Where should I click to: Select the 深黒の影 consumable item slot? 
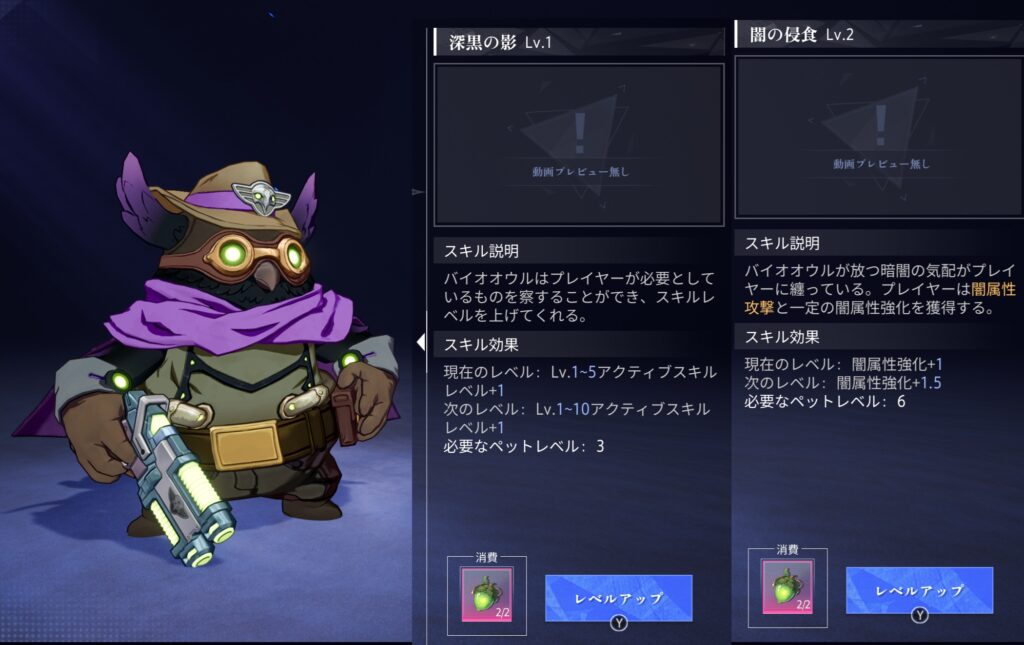(x=486, y=595)
